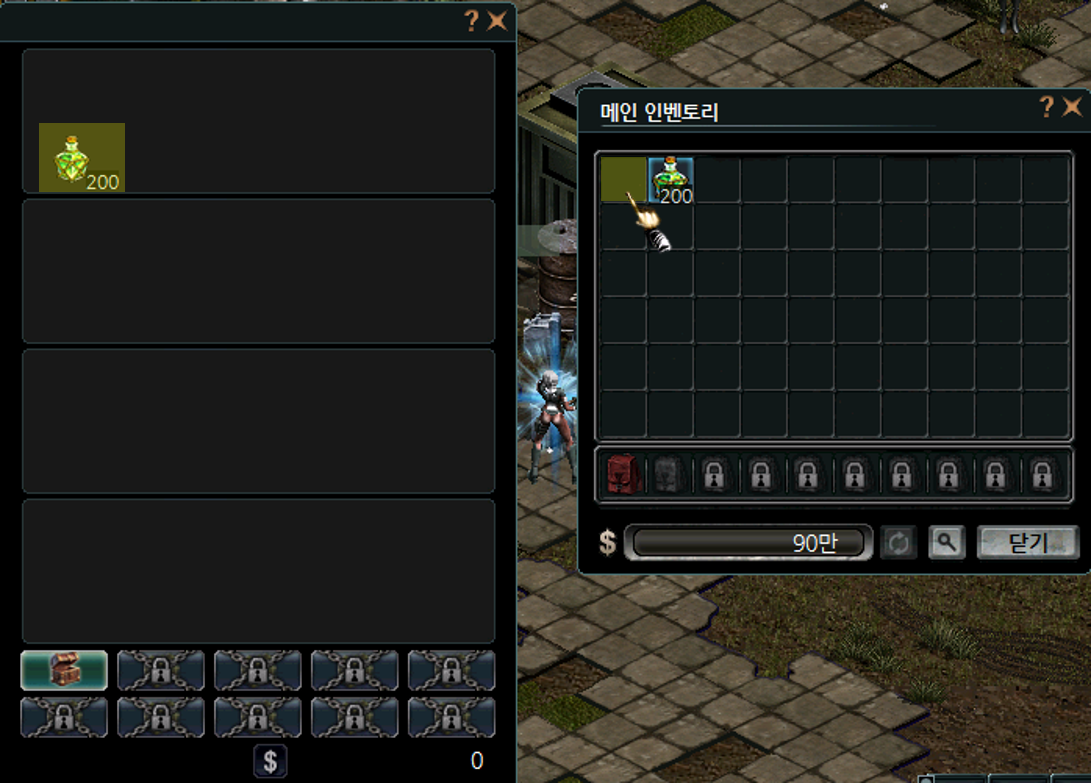
Task: Click the 닫기 button in the inventory
Action: 1027,543
